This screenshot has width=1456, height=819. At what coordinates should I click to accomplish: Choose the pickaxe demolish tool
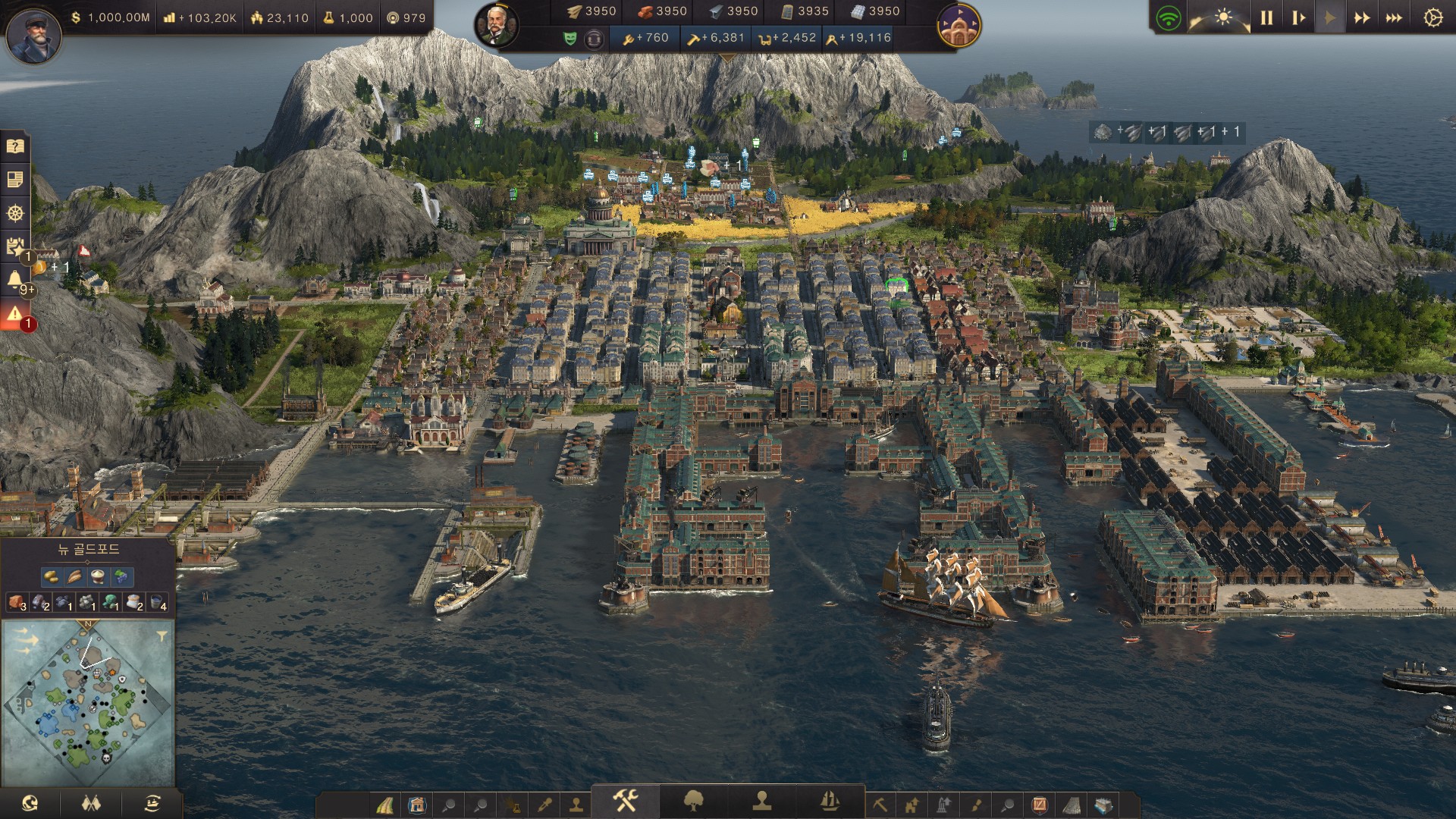[880, 804]
